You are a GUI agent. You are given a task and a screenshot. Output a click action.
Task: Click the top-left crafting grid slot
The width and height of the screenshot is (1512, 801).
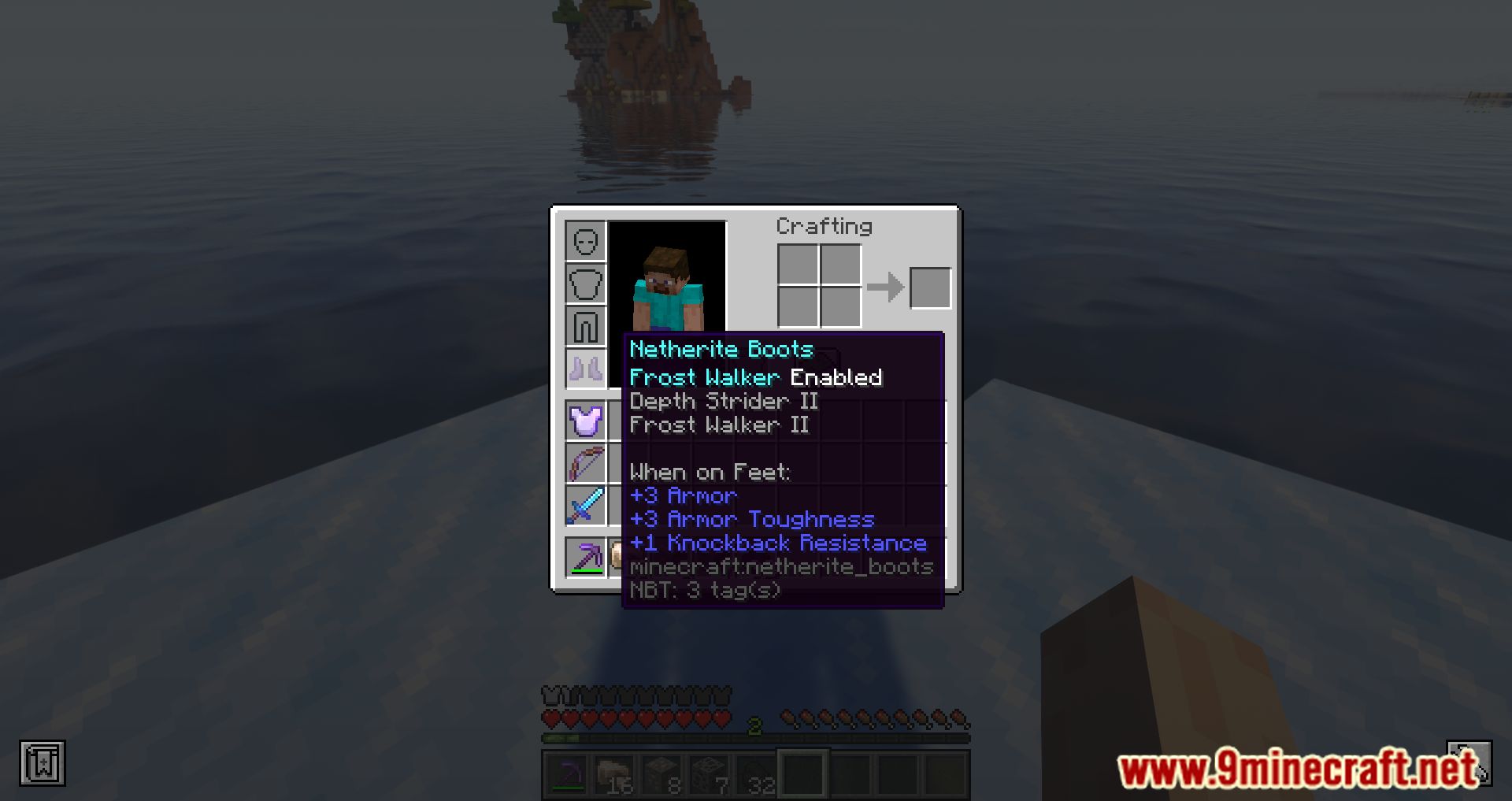[x=798, y=265]
